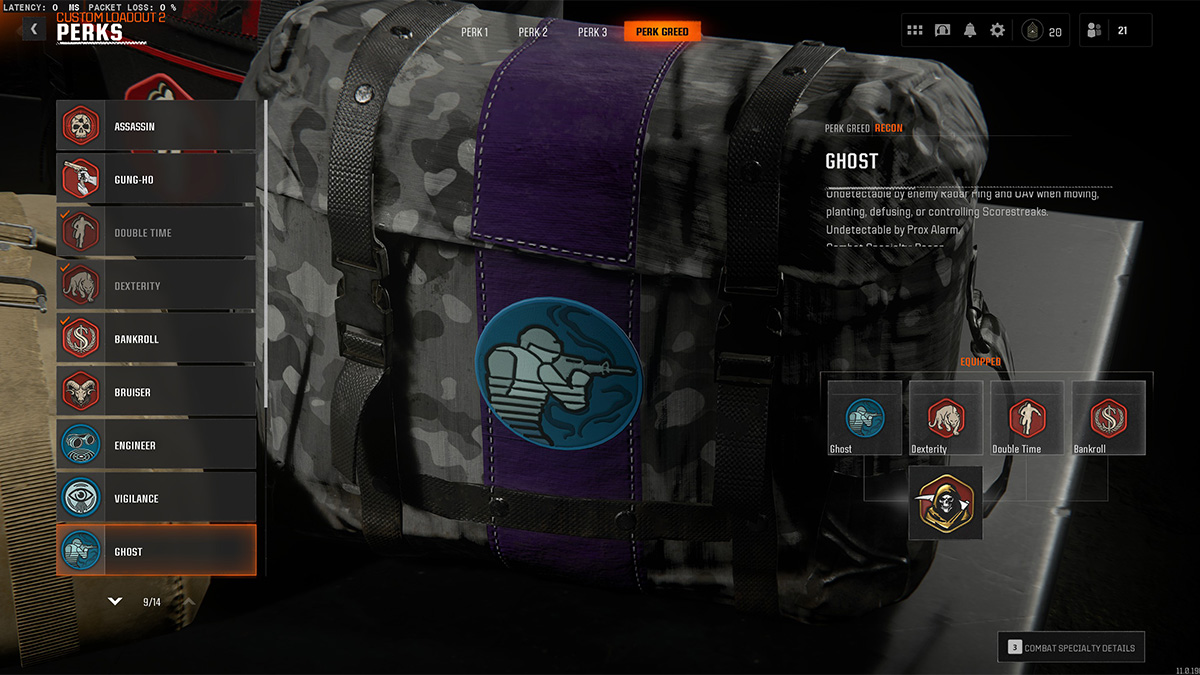The width and height of the screenshot is (1200, 675).
Task: Select the equipped Bankroll slot
Action: coord(1108,418)
